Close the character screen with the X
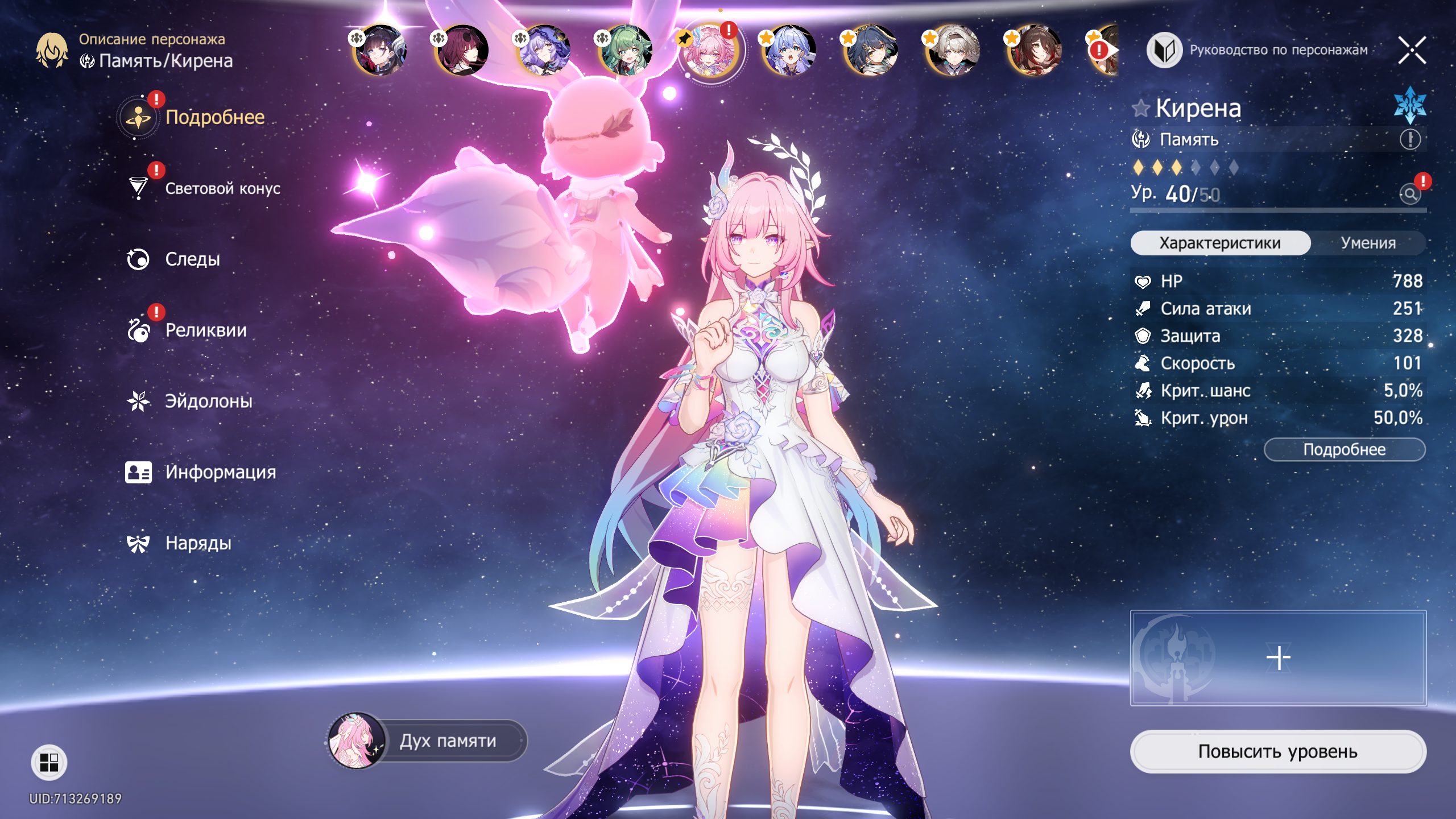Viewport: 1456px width, 819px height. click(x=1412, y=50)
